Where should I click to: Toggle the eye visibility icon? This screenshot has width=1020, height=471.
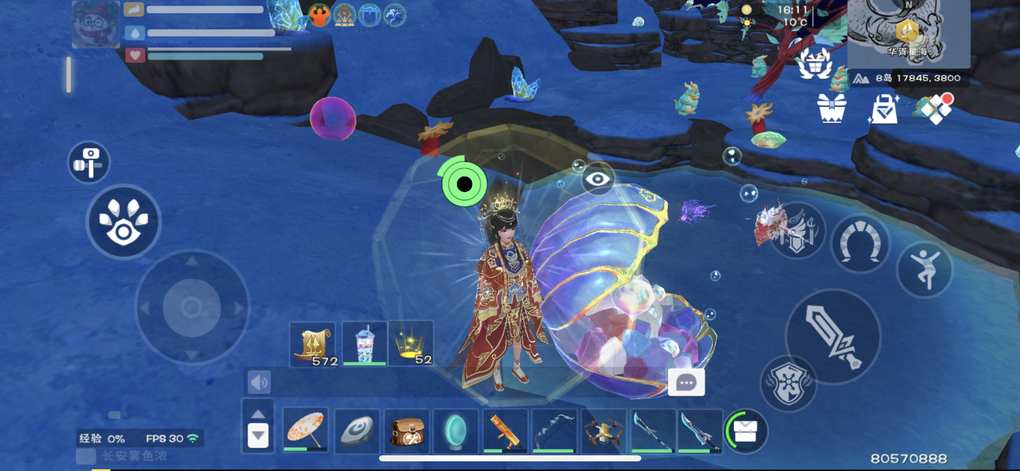click(x=598, y=179)
